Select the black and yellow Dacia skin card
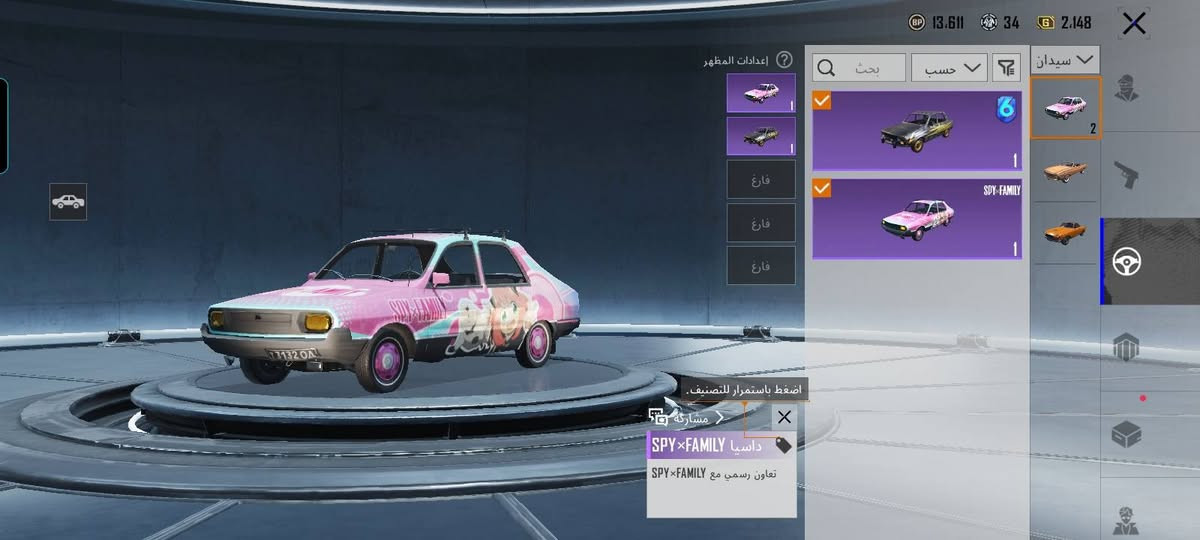 click(916, 130)
